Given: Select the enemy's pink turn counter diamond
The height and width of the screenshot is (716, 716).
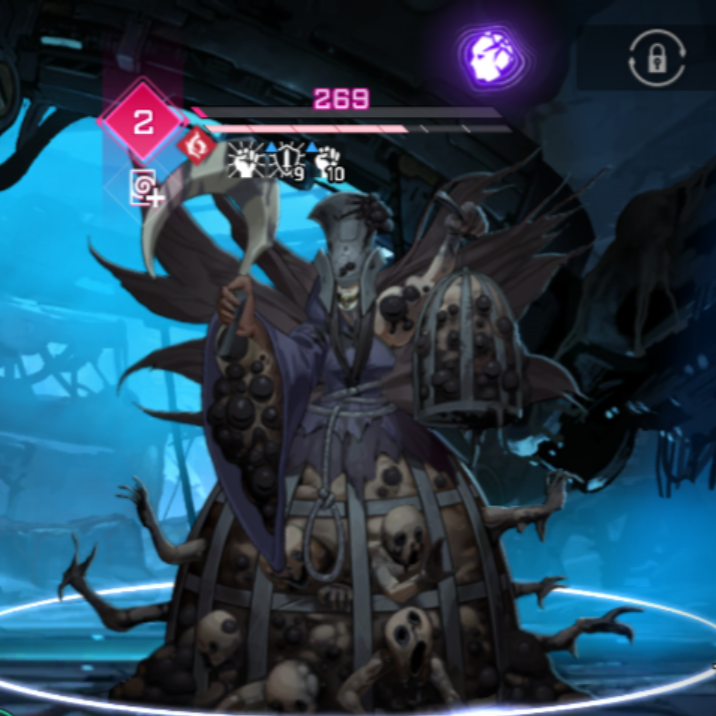Looking at the screenshot, I should coord(143,122).
